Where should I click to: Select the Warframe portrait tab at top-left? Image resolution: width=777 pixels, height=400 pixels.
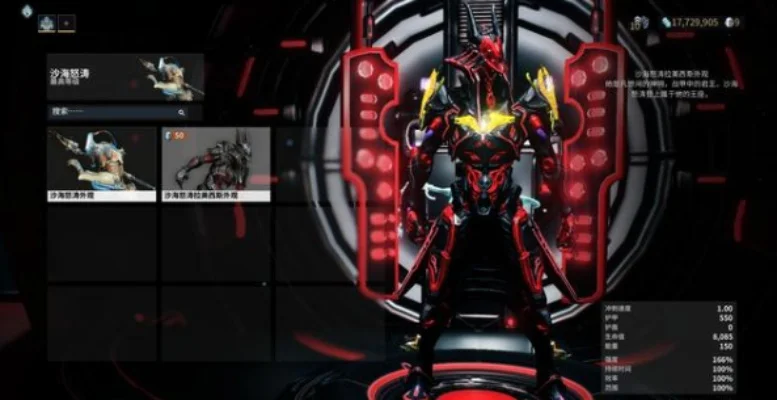47,22
